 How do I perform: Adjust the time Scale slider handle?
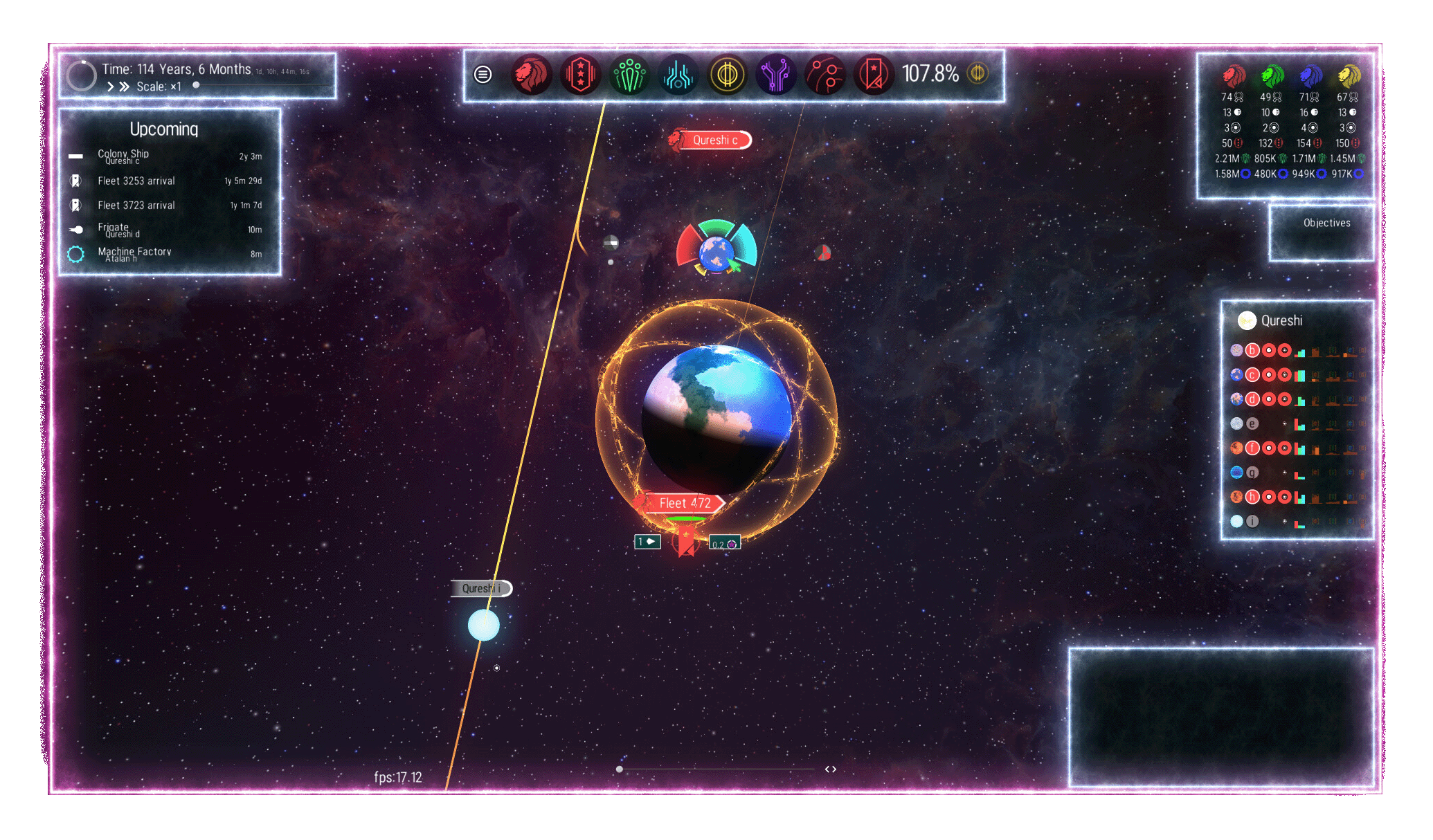tap(197, 85)
